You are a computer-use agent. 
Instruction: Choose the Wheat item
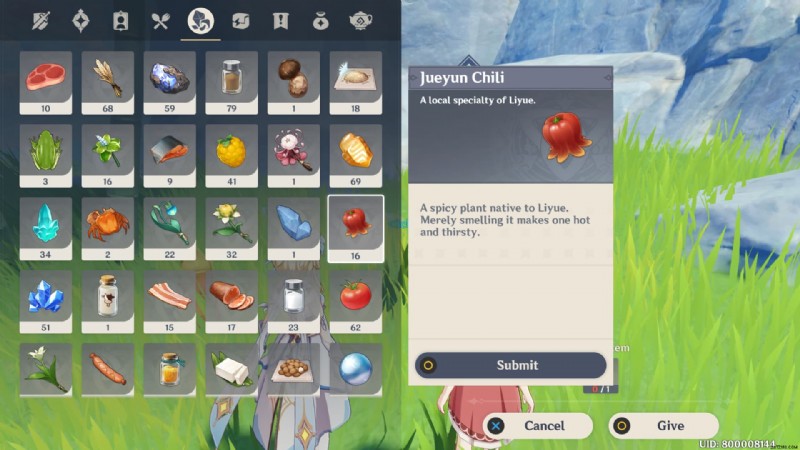pyautogui.click(x=108, y=76)
